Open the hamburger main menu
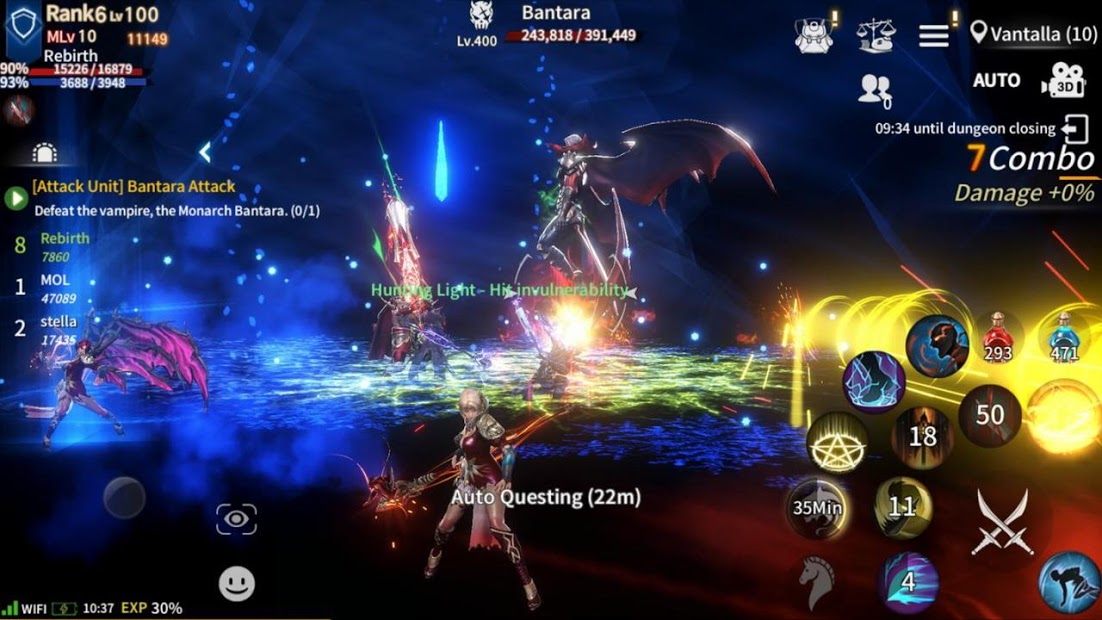1102x620 pixels. (933, 36)
